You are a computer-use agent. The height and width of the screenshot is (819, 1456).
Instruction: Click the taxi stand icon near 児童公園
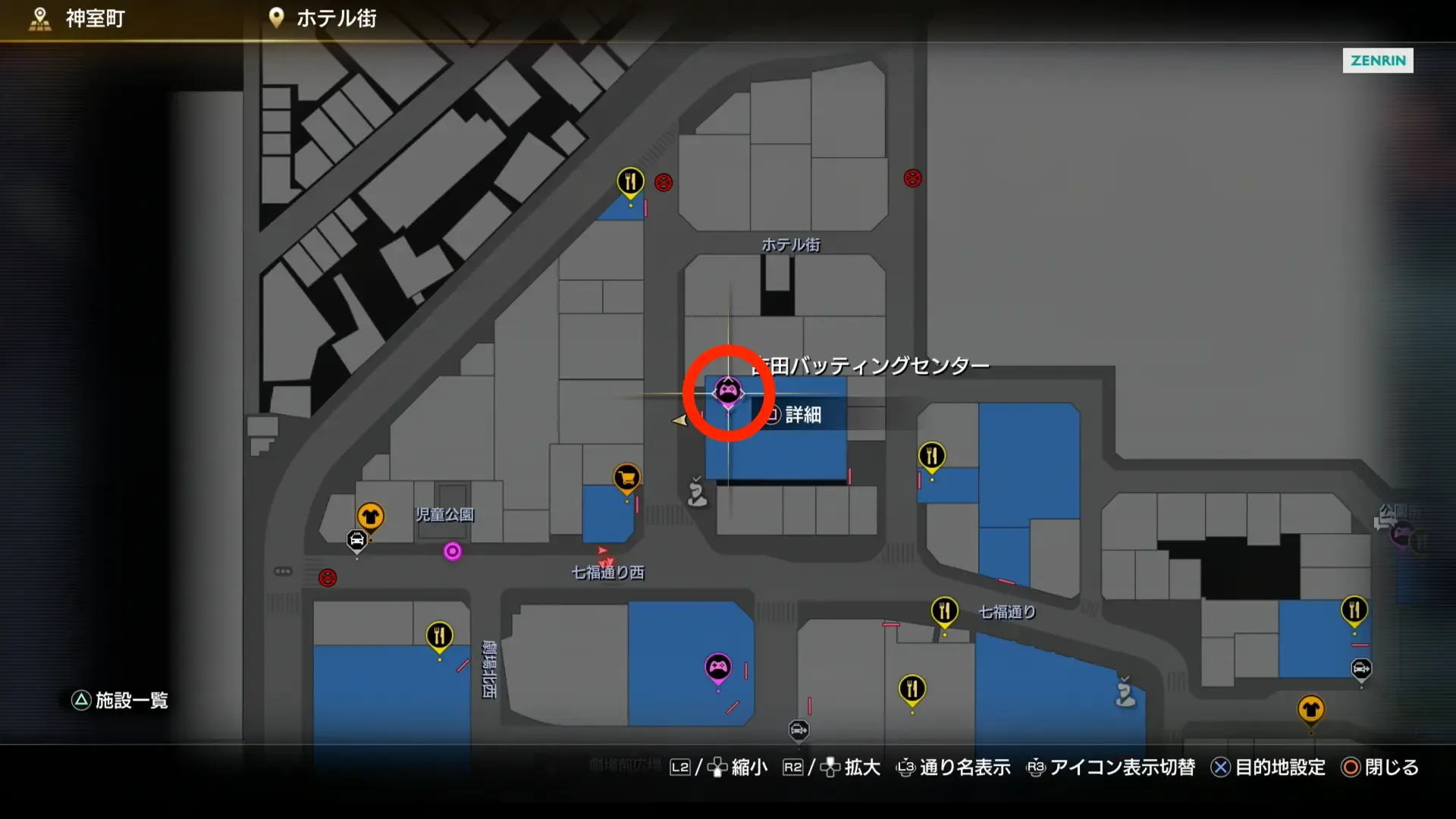tap(356, 540)
